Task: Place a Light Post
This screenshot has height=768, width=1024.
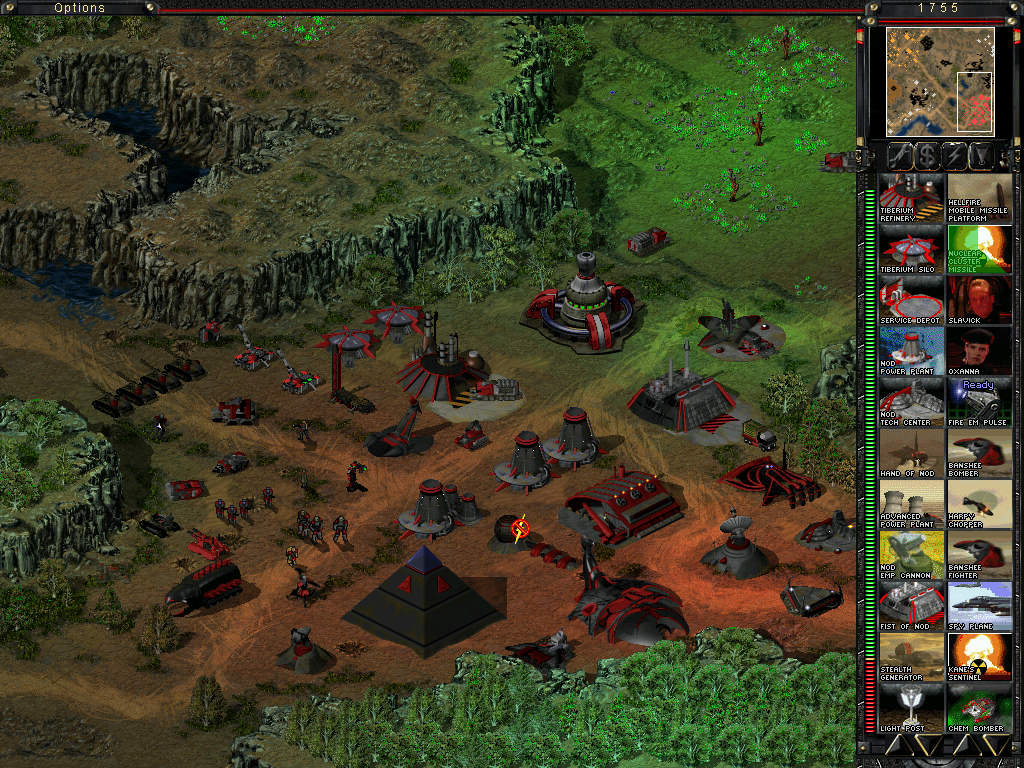Action: click(911, 708)
